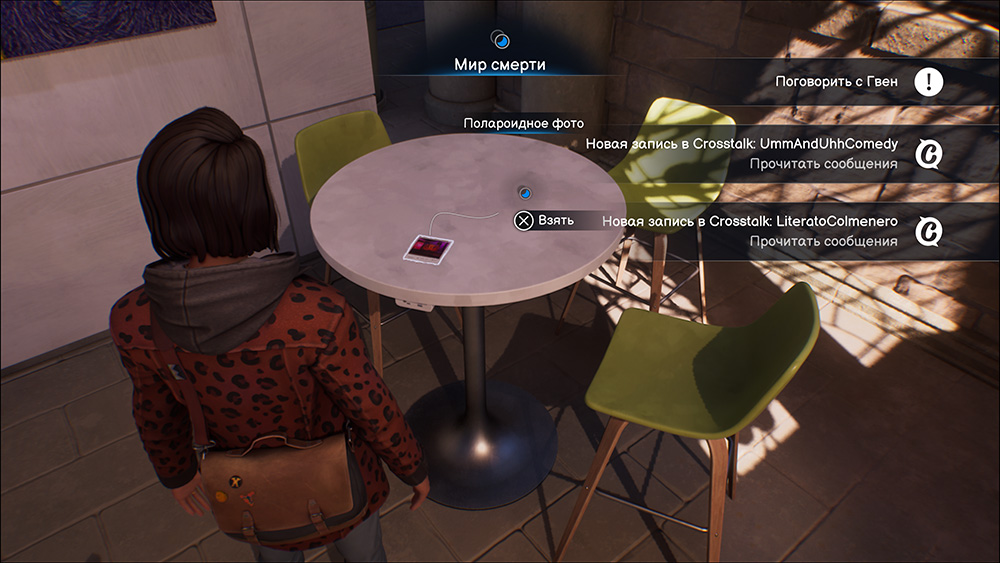Select the 'Поговорить с Гвен' objective
1000x563 pixels.
coord(836,82)
